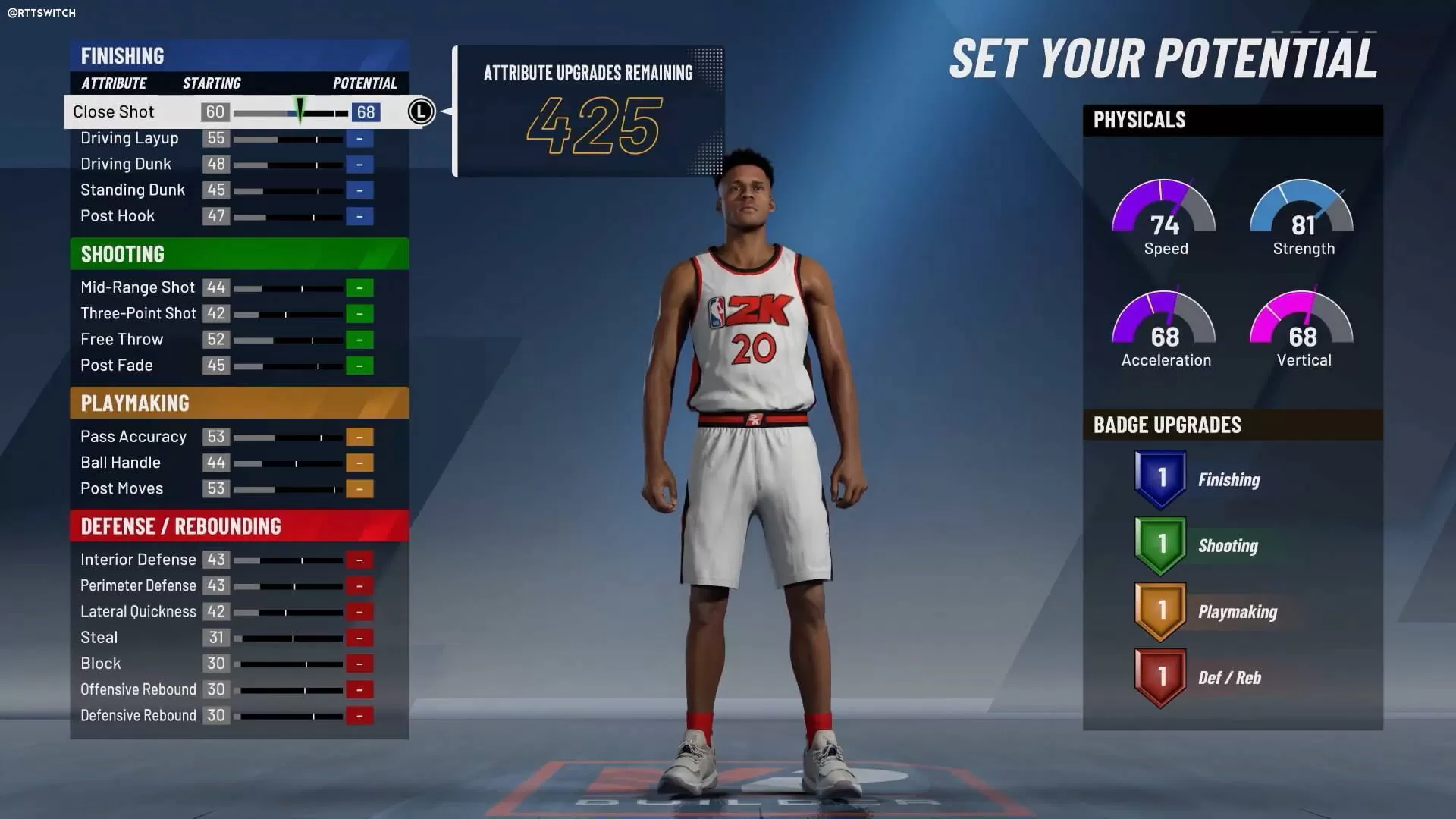Select the Block attribute row
The image size is (1456, 819).
101,664
